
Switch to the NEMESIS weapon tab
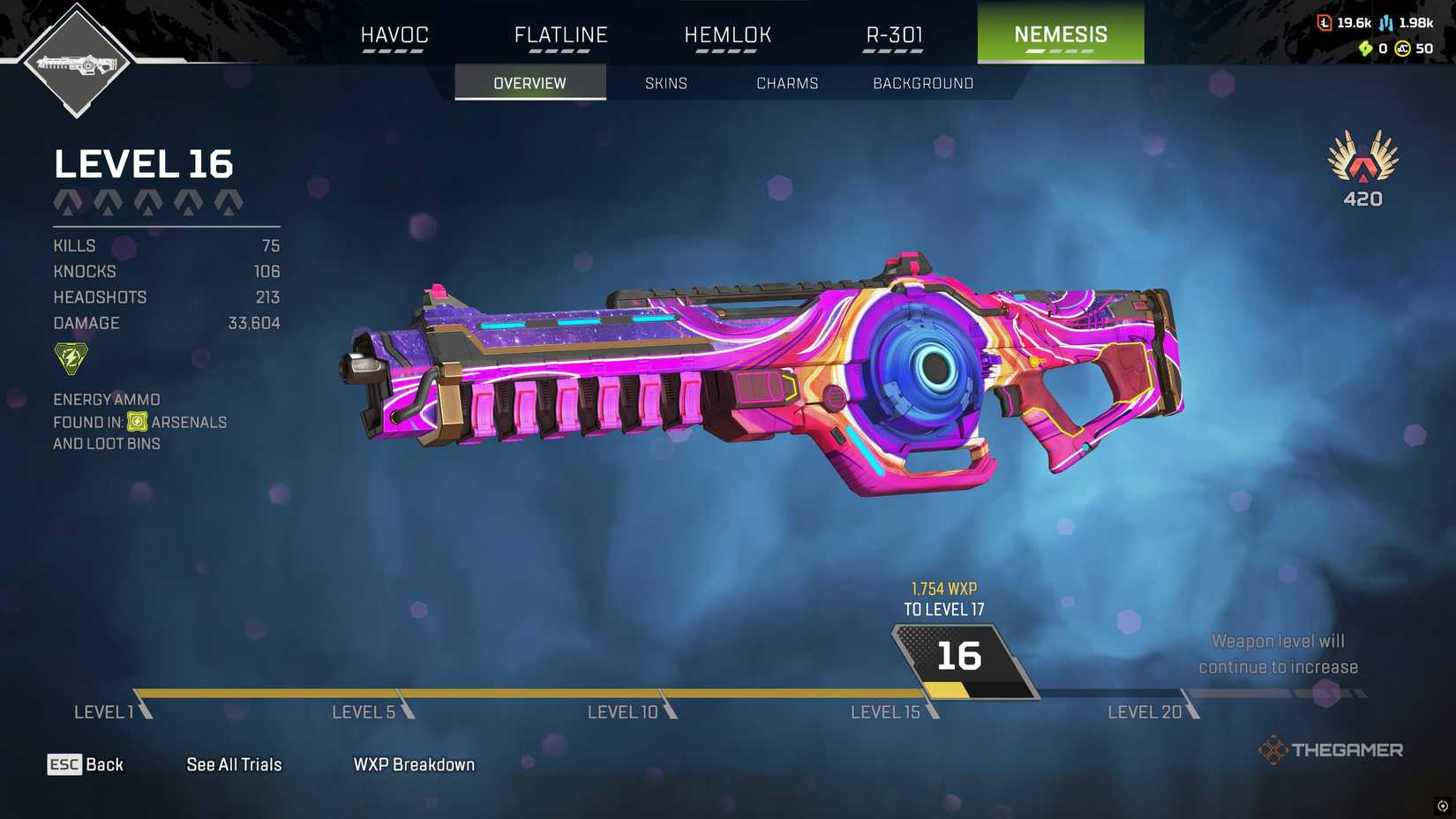[x=1060, y=34]
